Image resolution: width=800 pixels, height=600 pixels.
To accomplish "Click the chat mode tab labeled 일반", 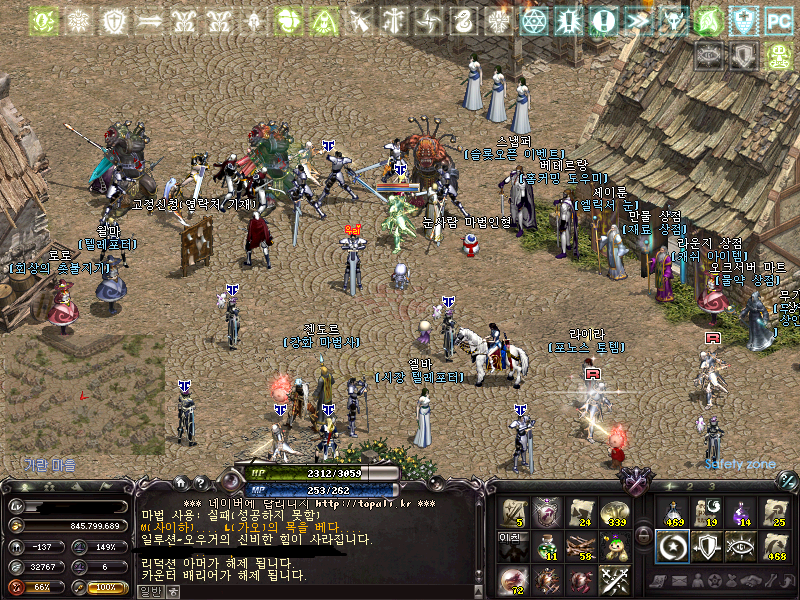I will [149, 591].
